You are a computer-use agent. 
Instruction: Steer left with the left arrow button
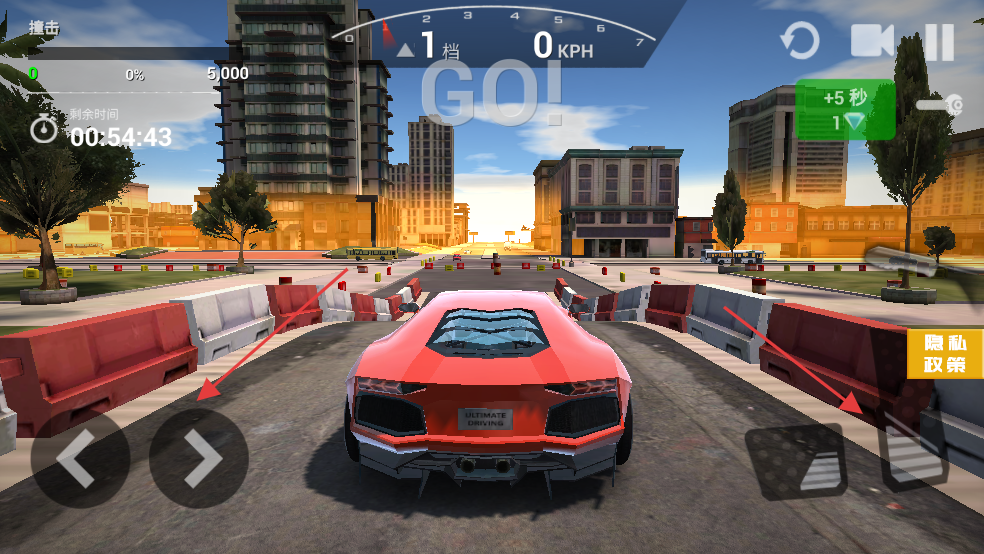(80, 459)
